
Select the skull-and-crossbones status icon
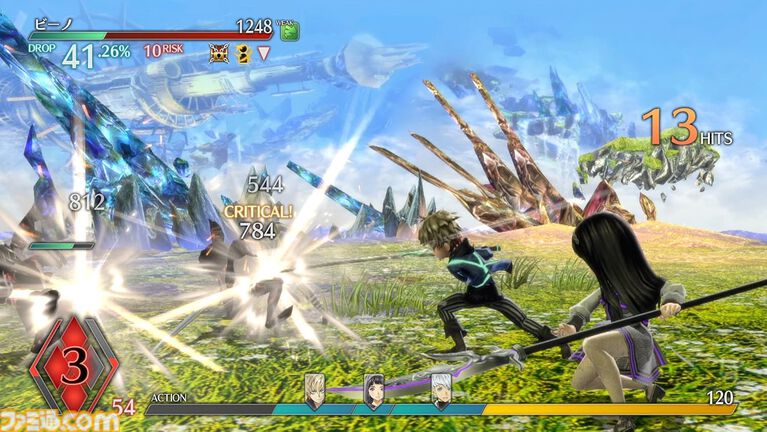(219, 53)
